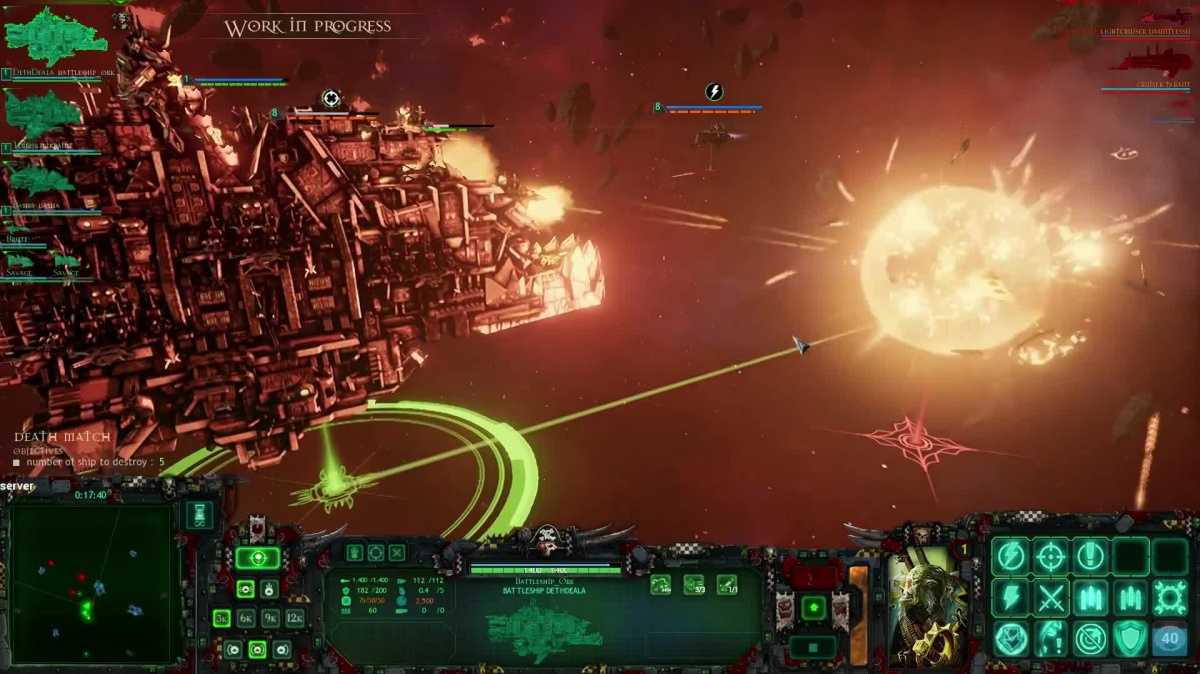Click the blue 40 cooldown ability slot

tap(1170, 639)
